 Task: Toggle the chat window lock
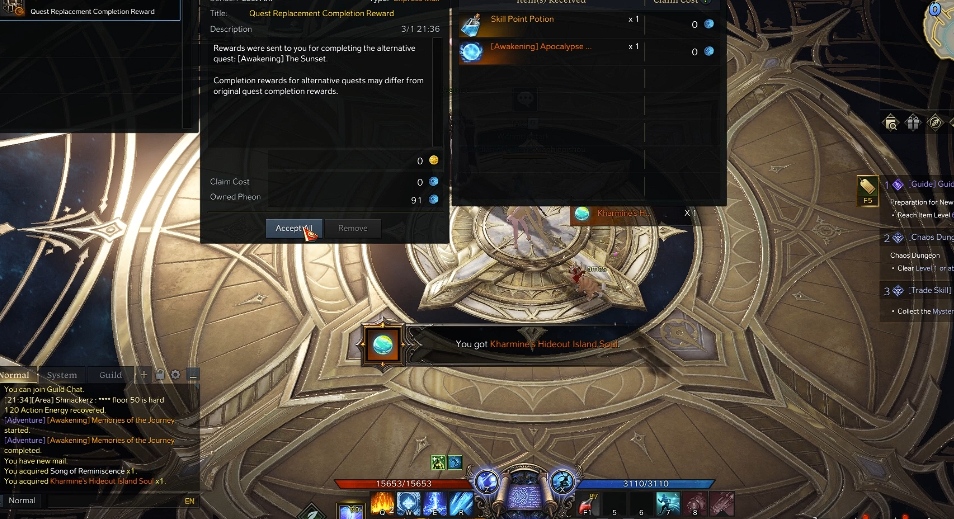160,375
